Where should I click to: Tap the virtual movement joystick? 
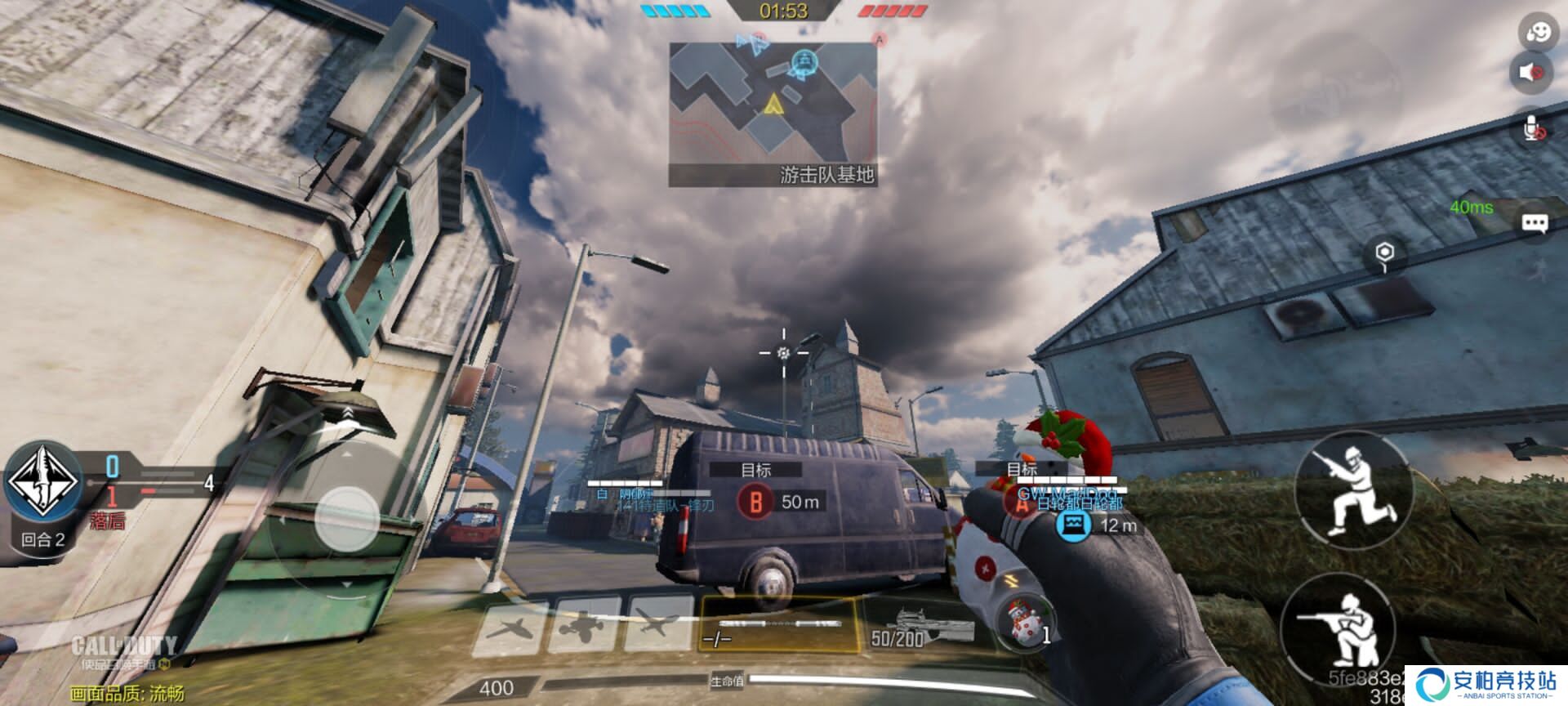click(347, 518)
